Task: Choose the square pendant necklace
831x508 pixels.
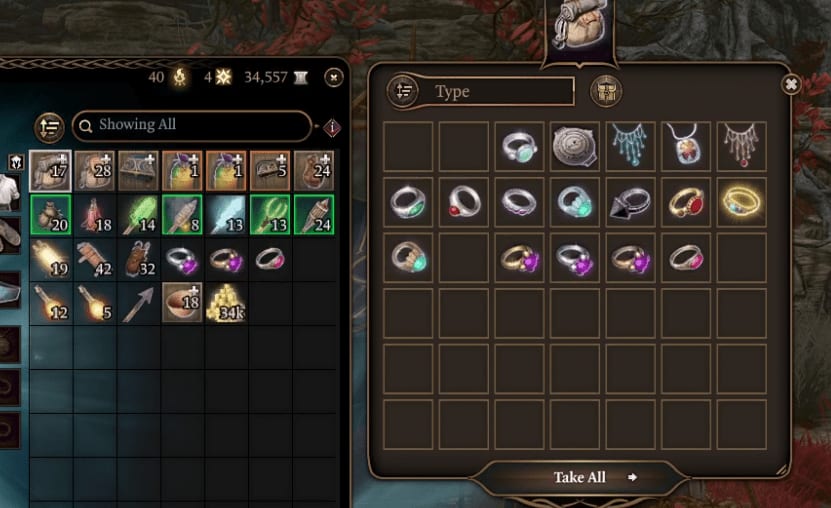Action: click(685, 146)
